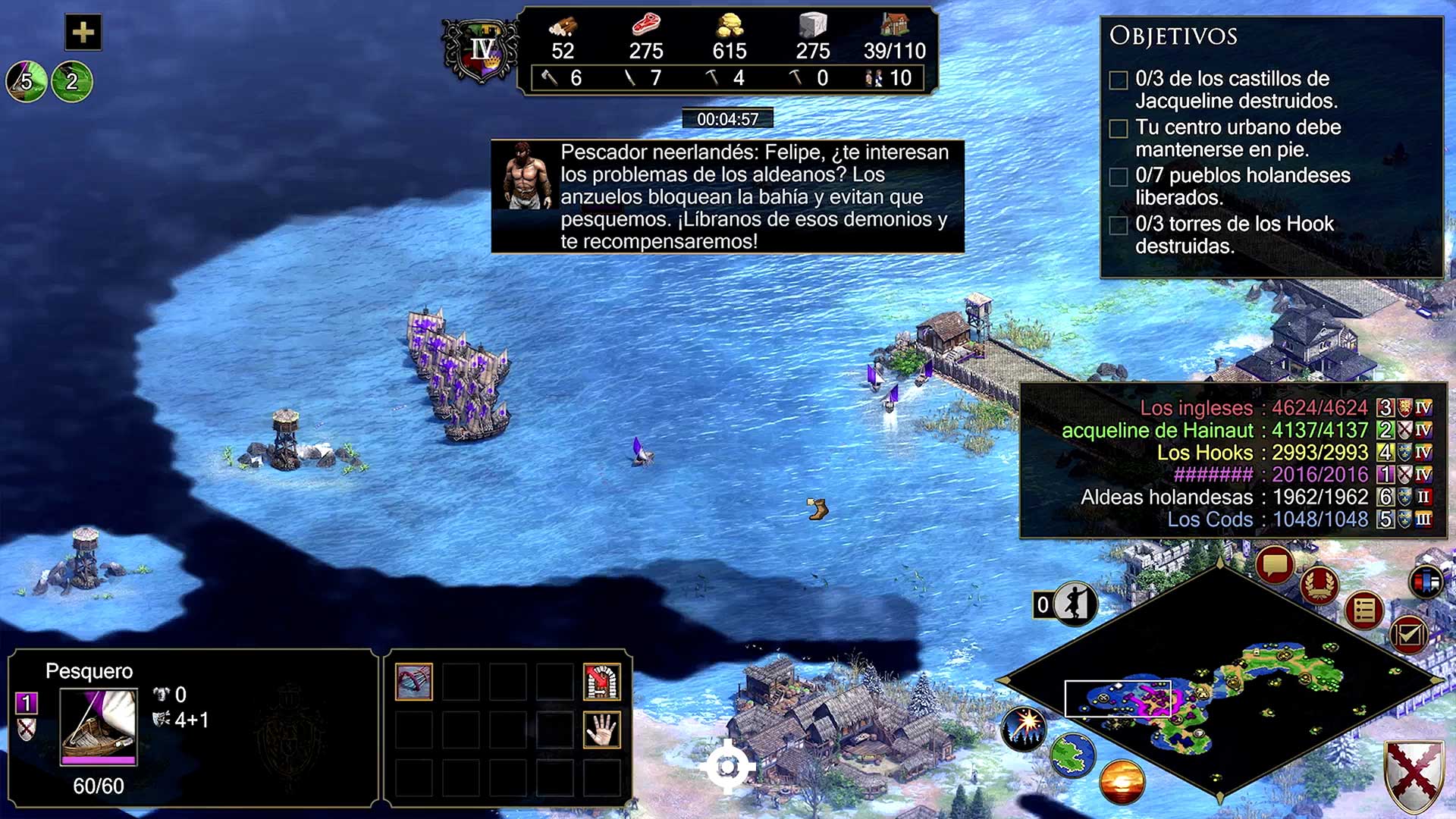This screenshot has width=1456, height=819.
Task: Open the list-icon button beside the minimap
Action: click(x=1364, y=610)
